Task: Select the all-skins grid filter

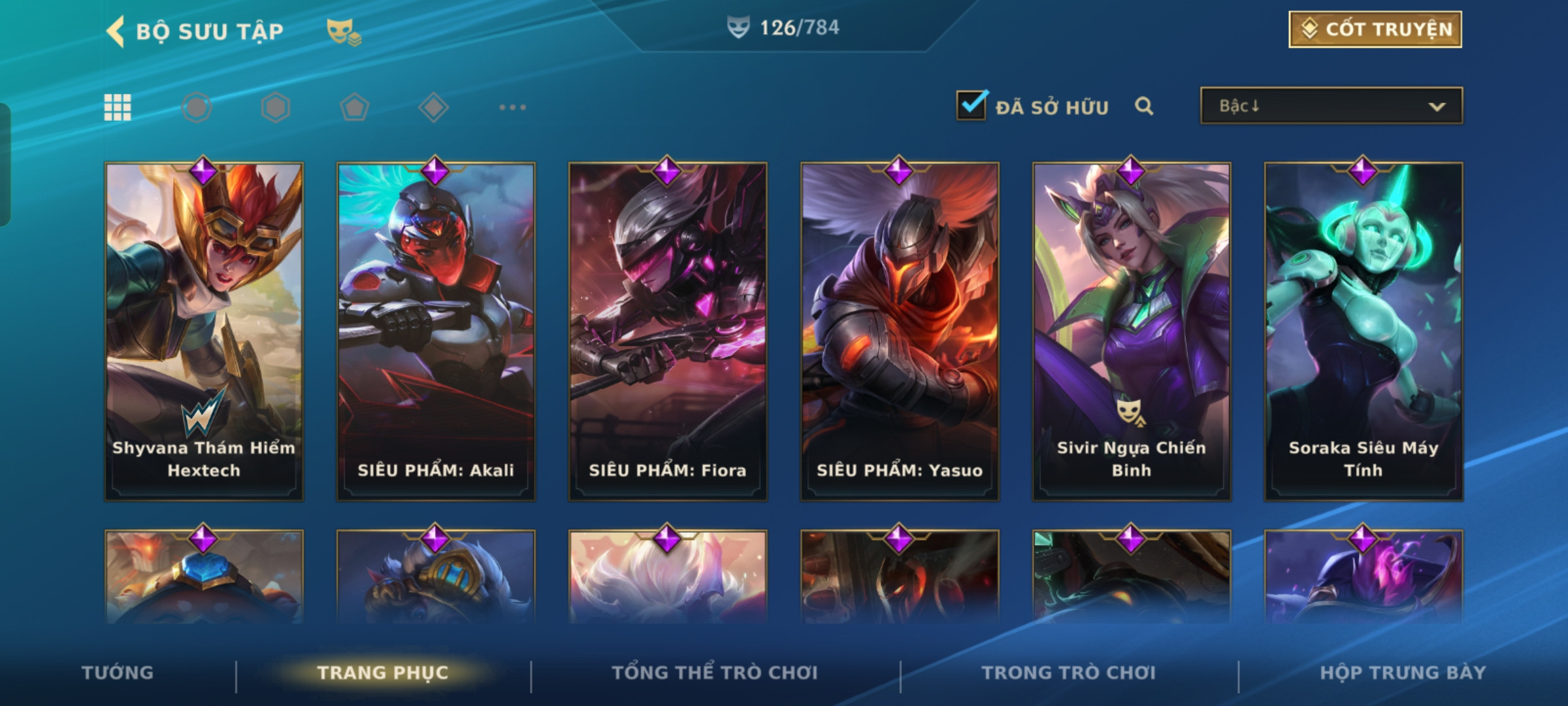Action: pyautogui.click(x=118, y=107)
